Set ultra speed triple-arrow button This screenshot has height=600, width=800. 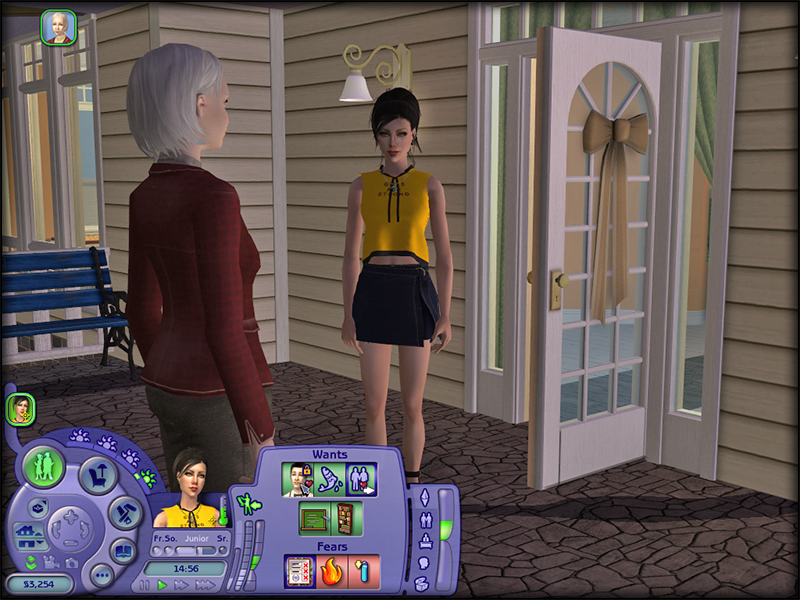coord(205,584)
